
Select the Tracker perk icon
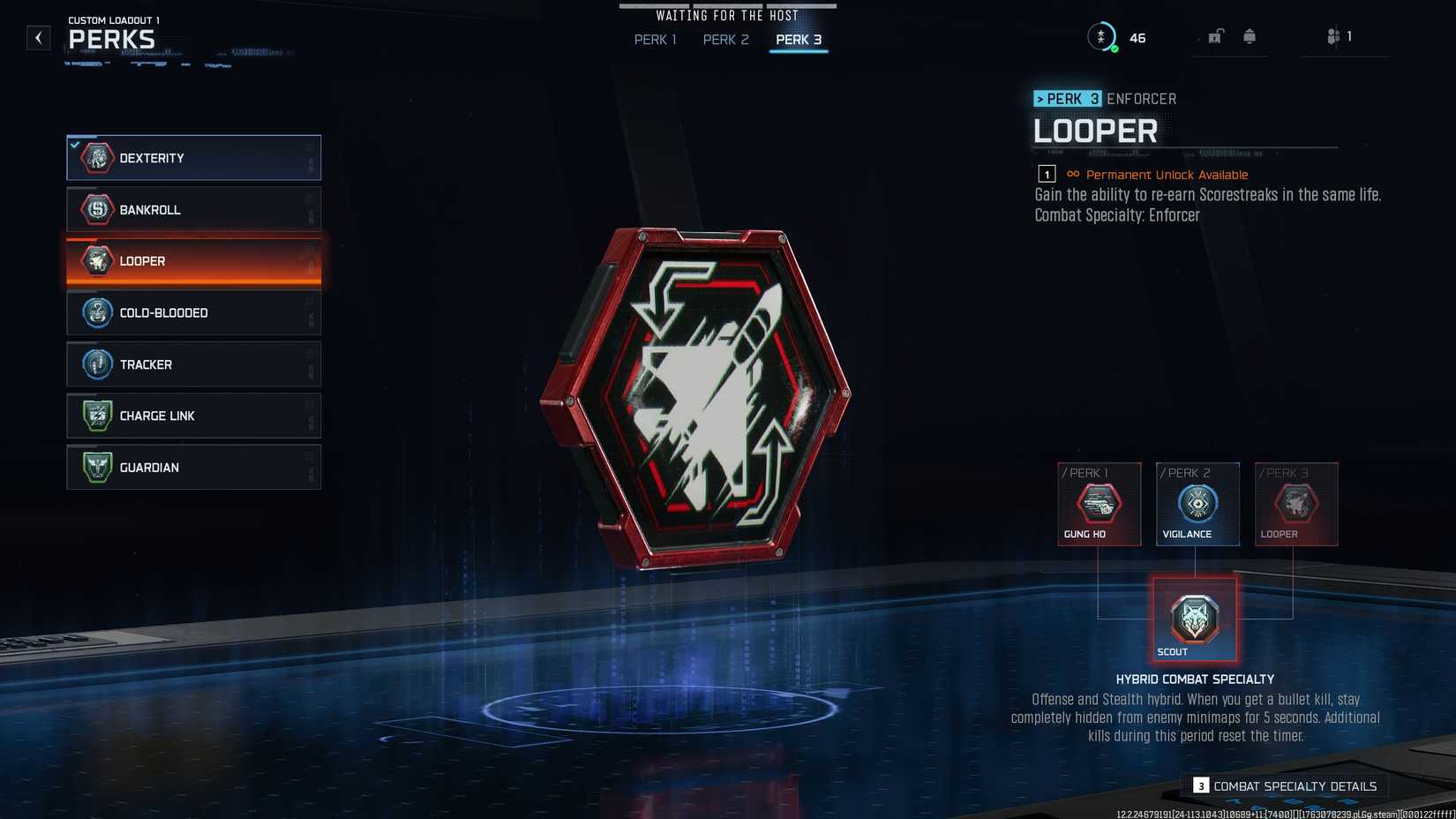click(x=97, y=364)
